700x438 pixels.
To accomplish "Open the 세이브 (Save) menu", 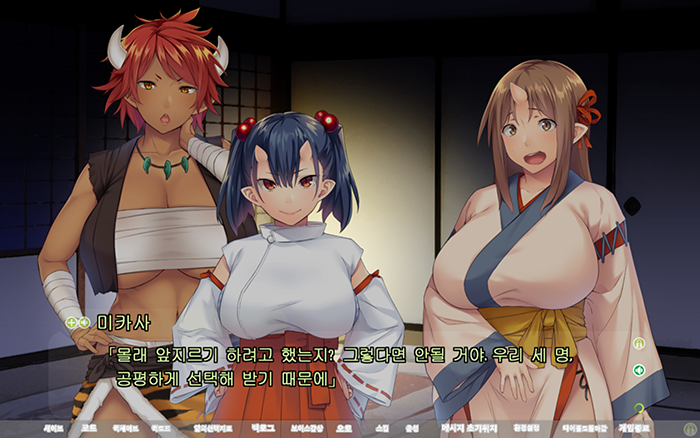I will pyautogui.click(x=53, y=427).
